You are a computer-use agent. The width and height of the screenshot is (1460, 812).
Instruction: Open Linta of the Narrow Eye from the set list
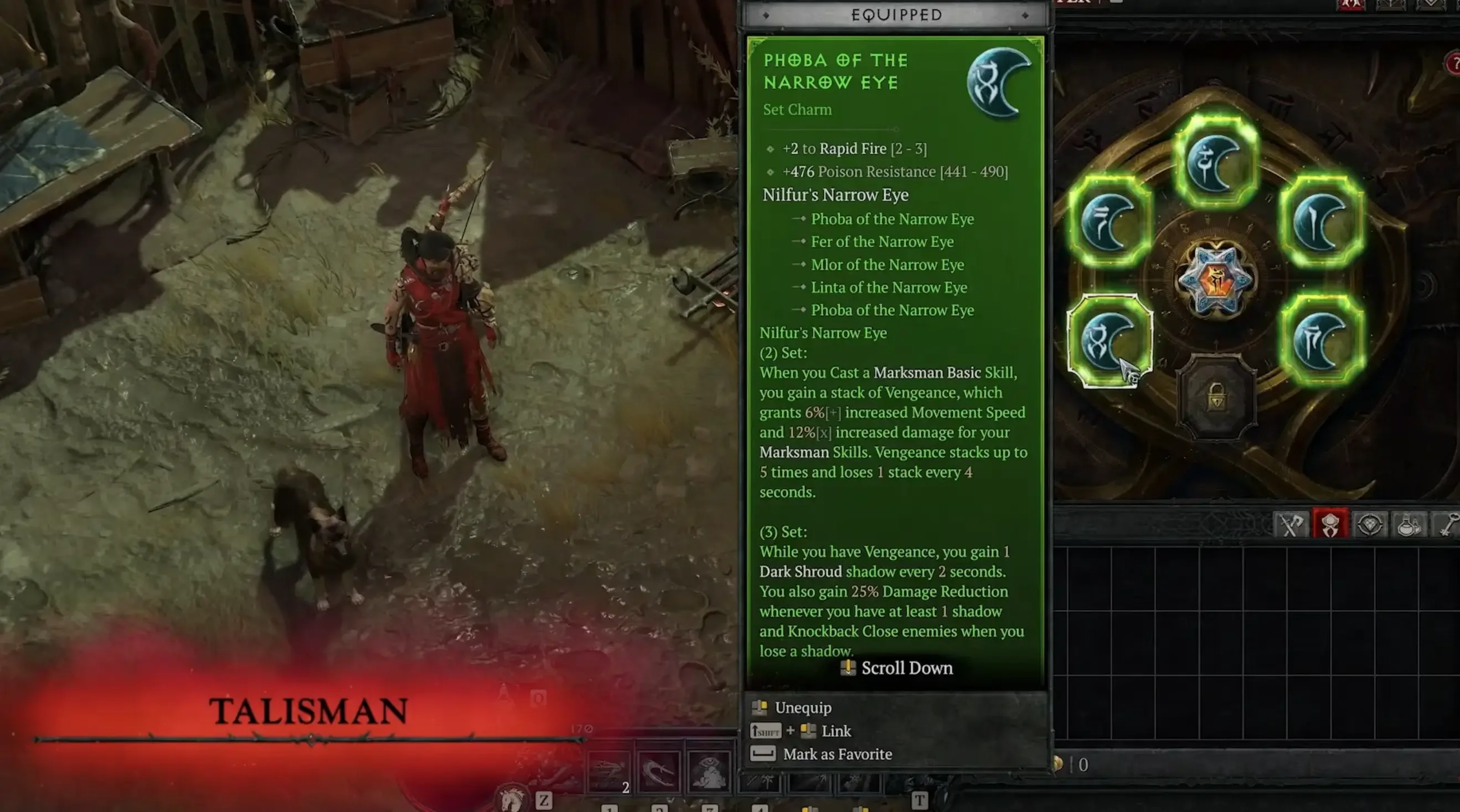coord(888,287)
